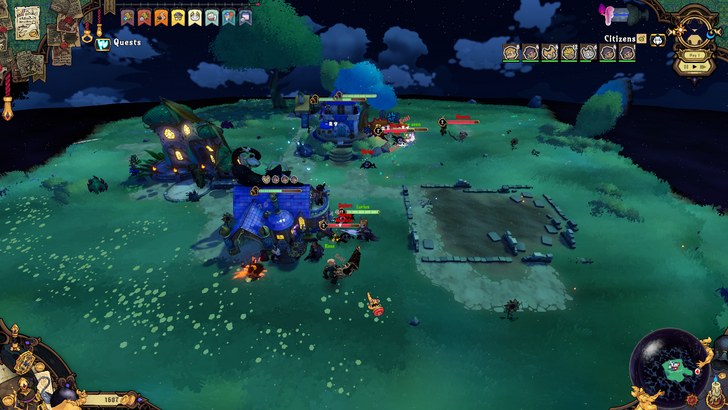Activate the fast-forward speed button

tap(702, 66)
